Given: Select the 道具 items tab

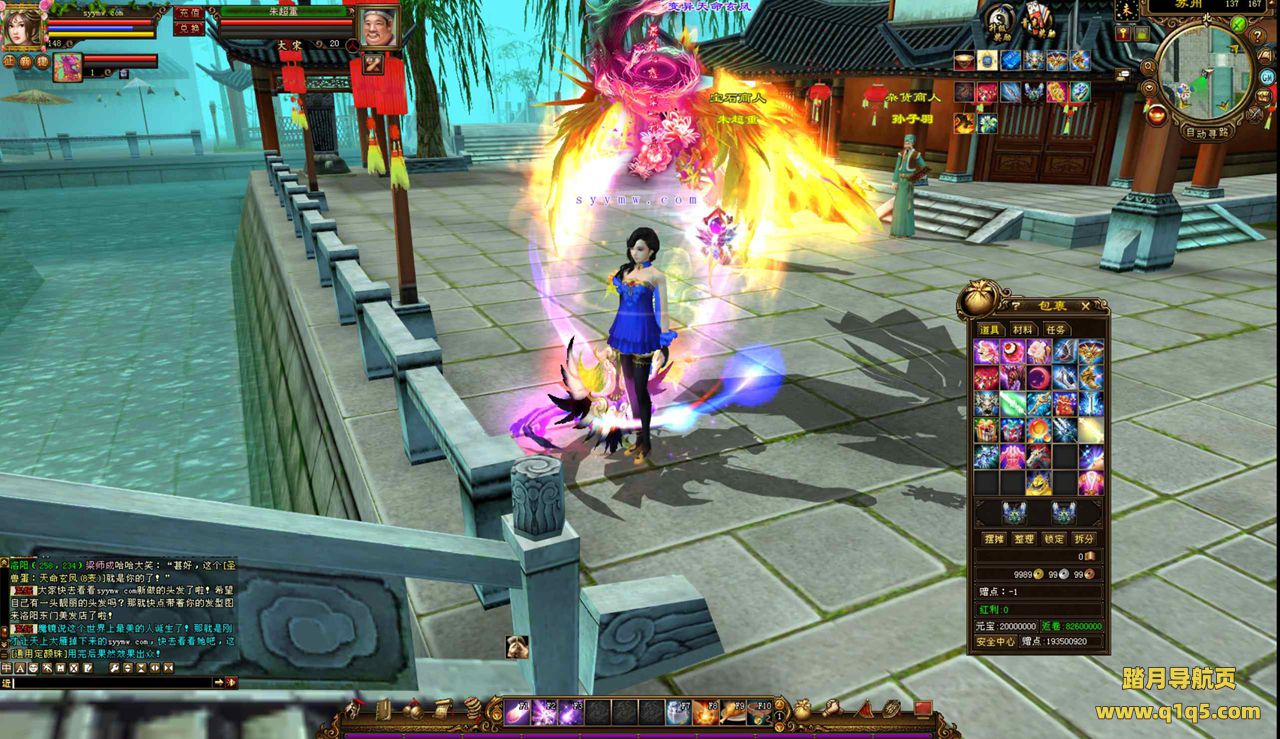Looking at the screenshot, I should coord(989,329).
